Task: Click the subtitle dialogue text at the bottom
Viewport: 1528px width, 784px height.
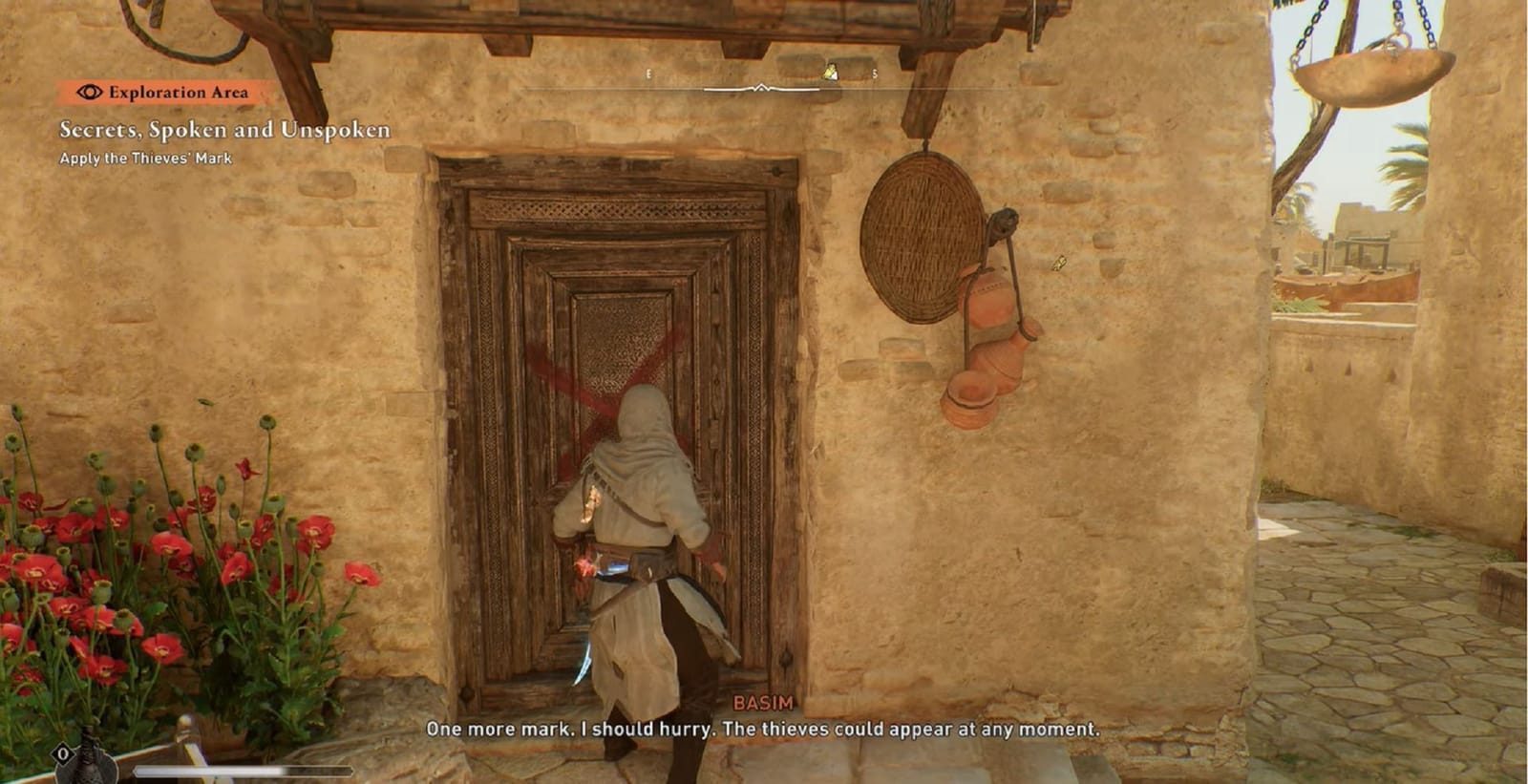Action: (764, 731)
